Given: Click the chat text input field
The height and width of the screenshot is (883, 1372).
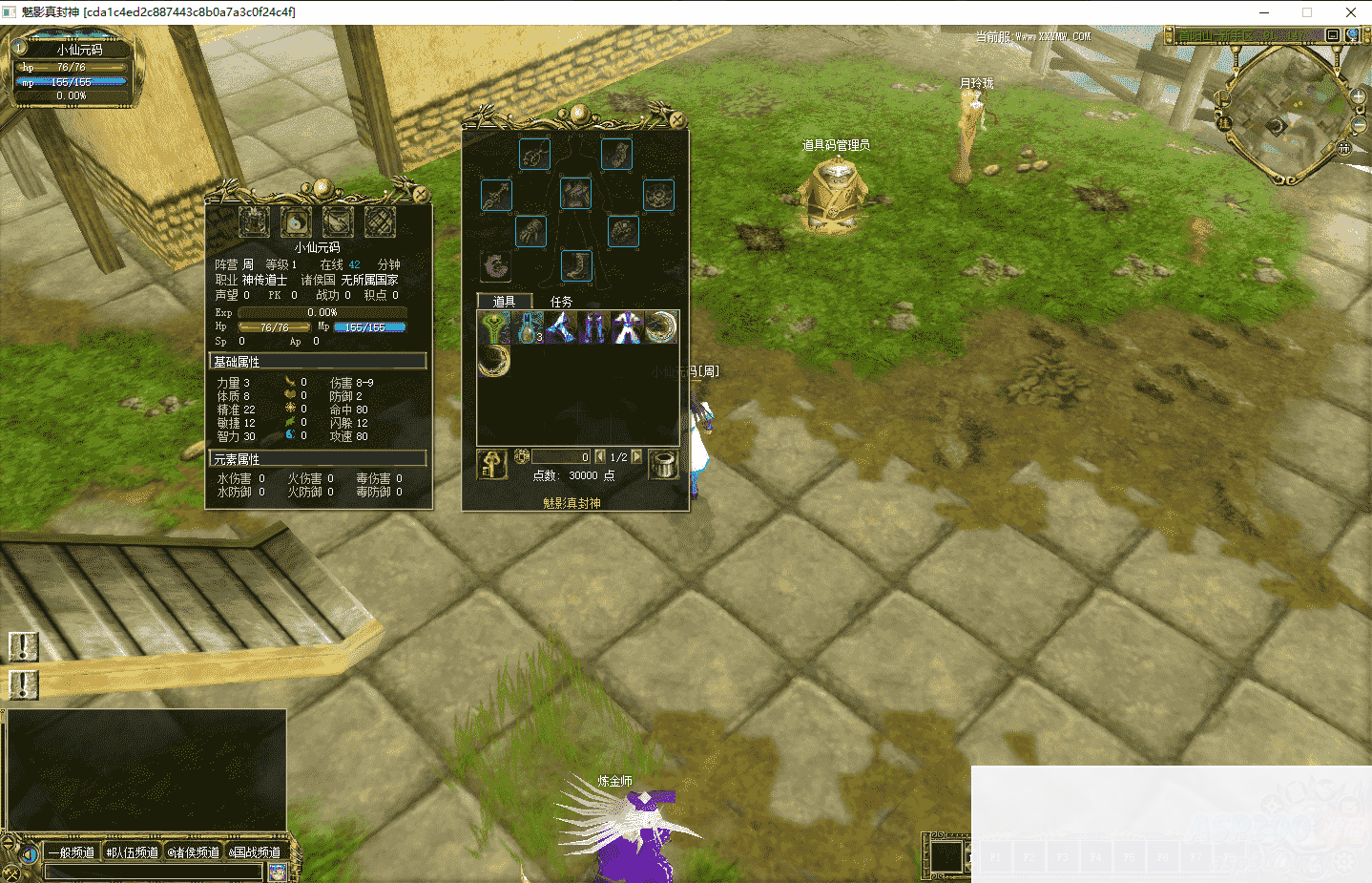Looking at the screenshot, I should coord(153,872).
